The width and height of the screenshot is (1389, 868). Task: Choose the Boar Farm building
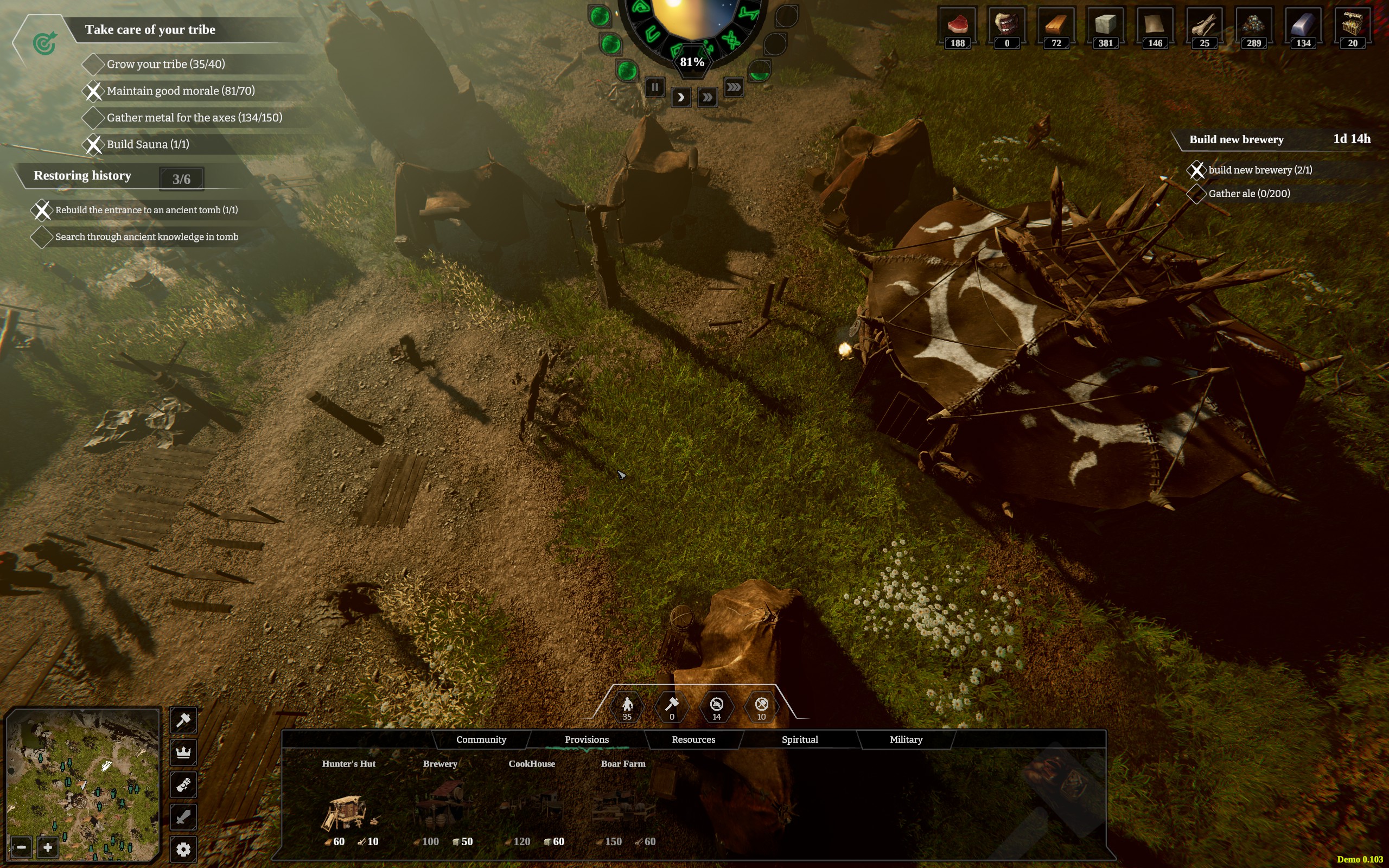pyautogui.click(x=623, y=806)
